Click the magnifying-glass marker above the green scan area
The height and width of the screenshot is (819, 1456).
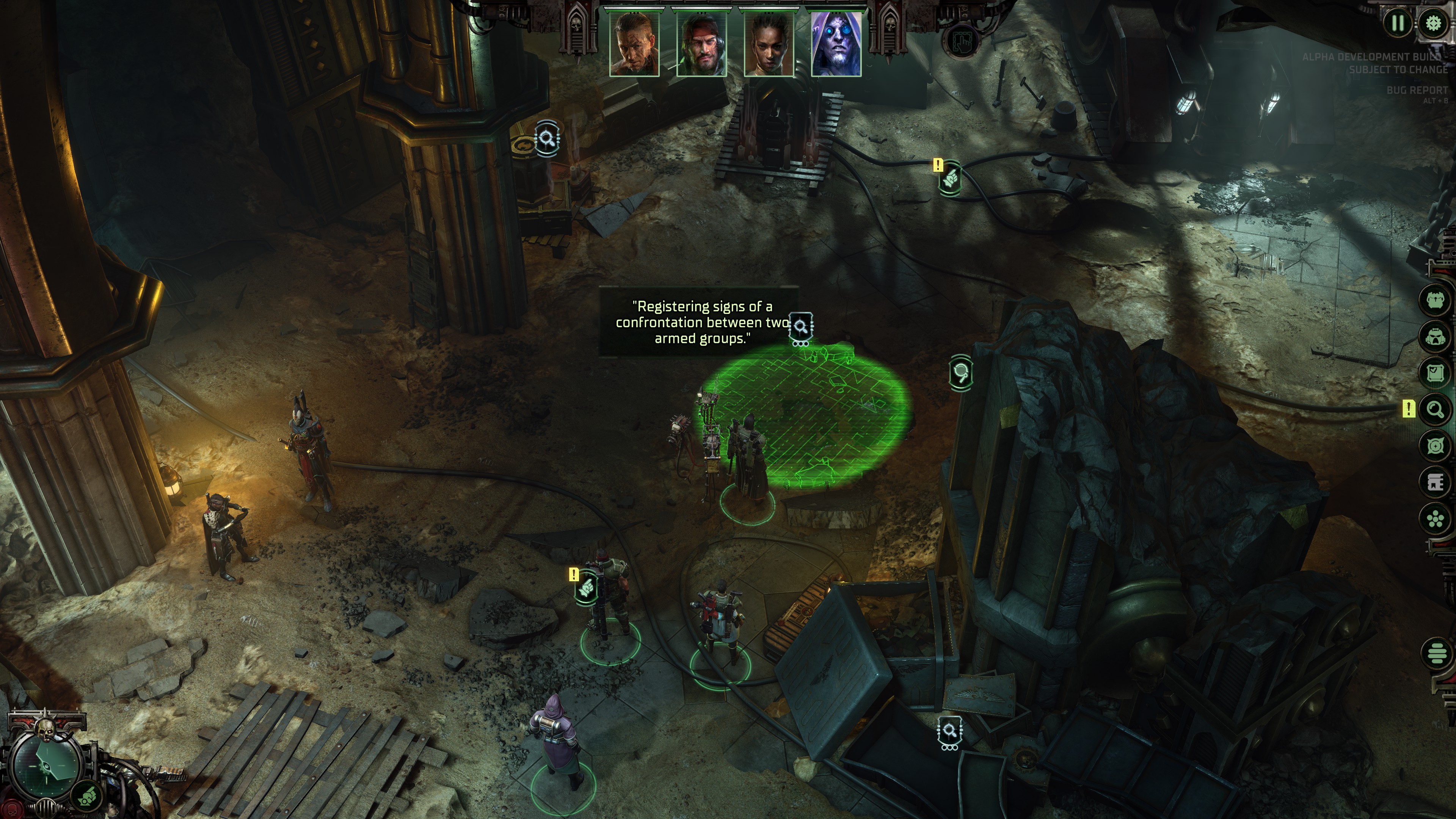(802, 326)
